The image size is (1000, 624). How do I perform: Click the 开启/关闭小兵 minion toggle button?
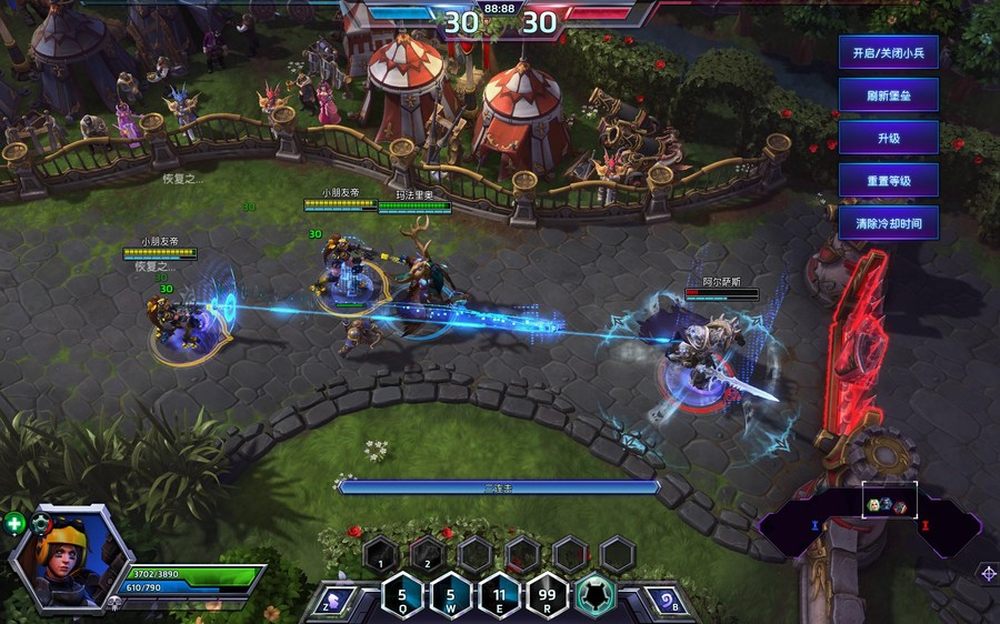(888, 52)
